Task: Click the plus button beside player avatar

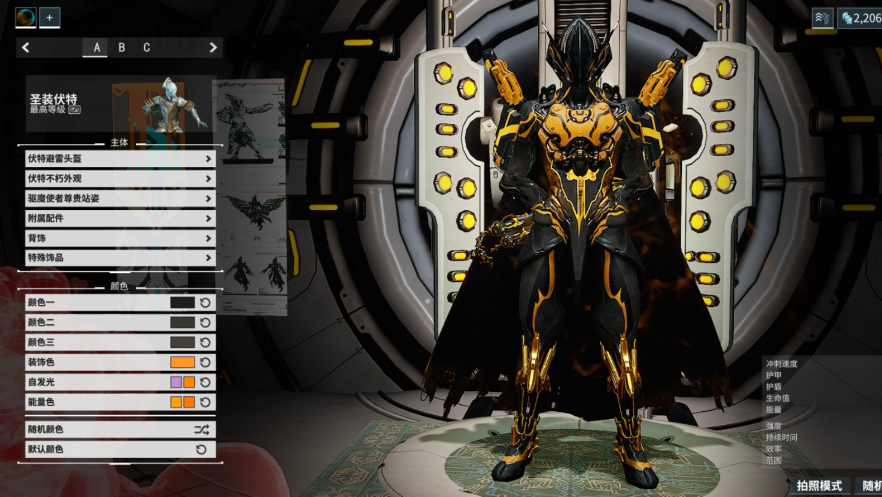Action: pyautogui.click(x=49, y=17)
